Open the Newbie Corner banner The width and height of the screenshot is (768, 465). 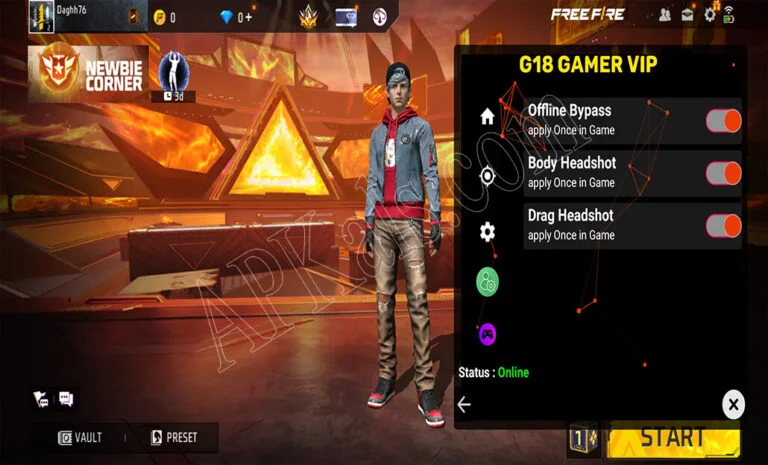(88, 73)
